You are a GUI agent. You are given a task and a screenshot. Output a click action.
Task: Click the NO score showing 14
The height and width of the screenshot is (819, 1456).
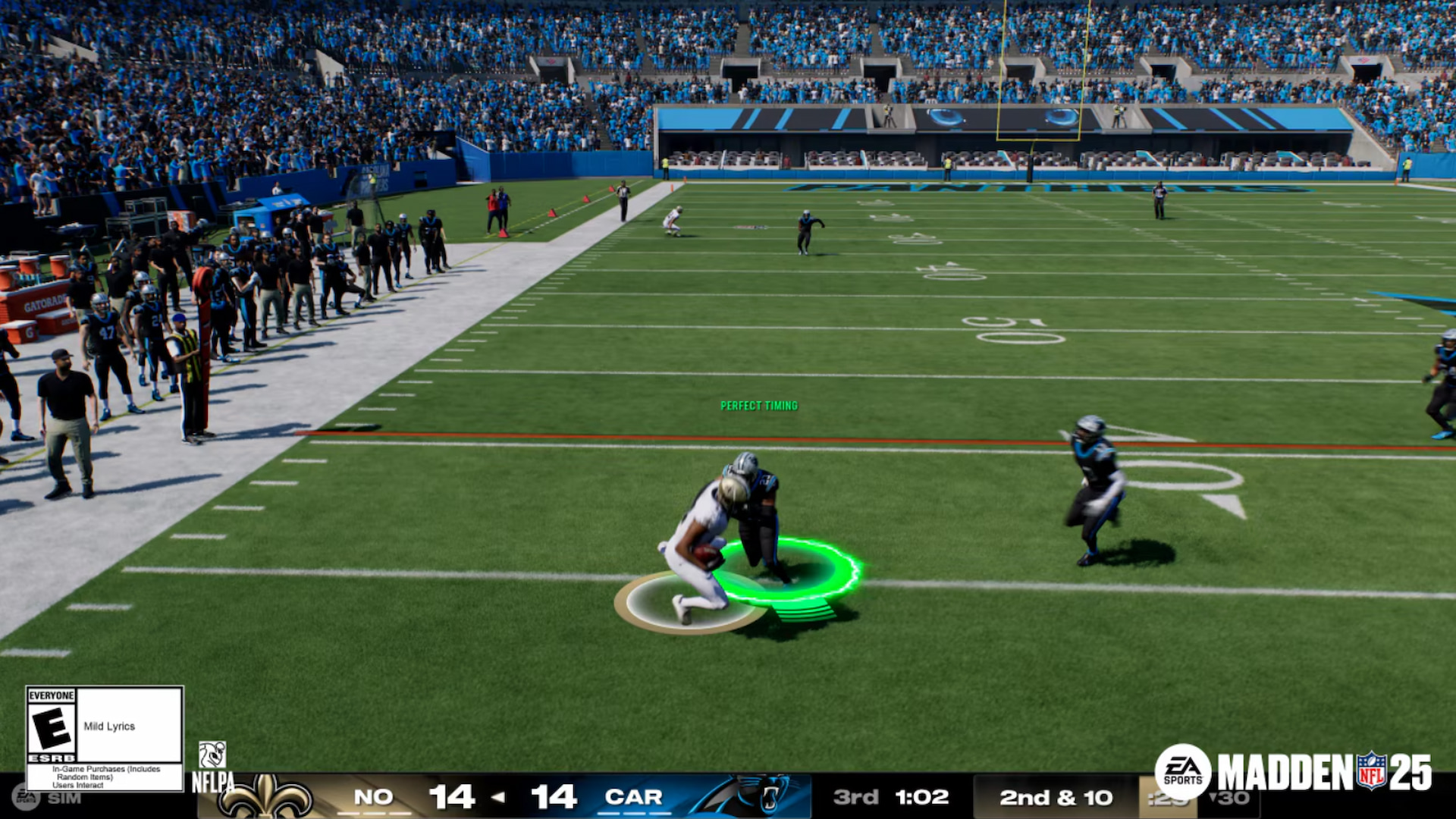453,797
